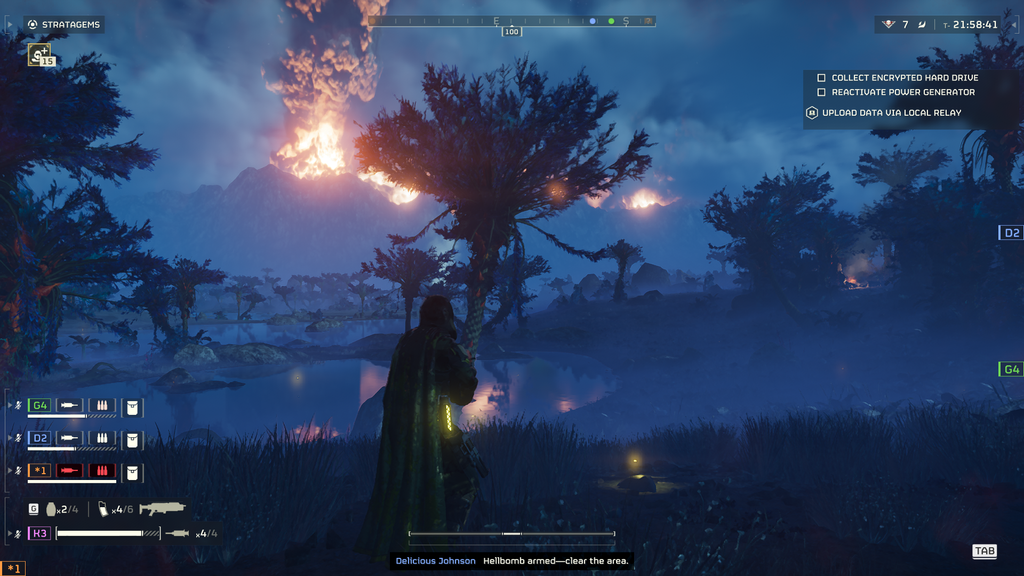This screenshot has height=576, width=1024.
Task: Click the compass bar heading strip
Action: 511,20
